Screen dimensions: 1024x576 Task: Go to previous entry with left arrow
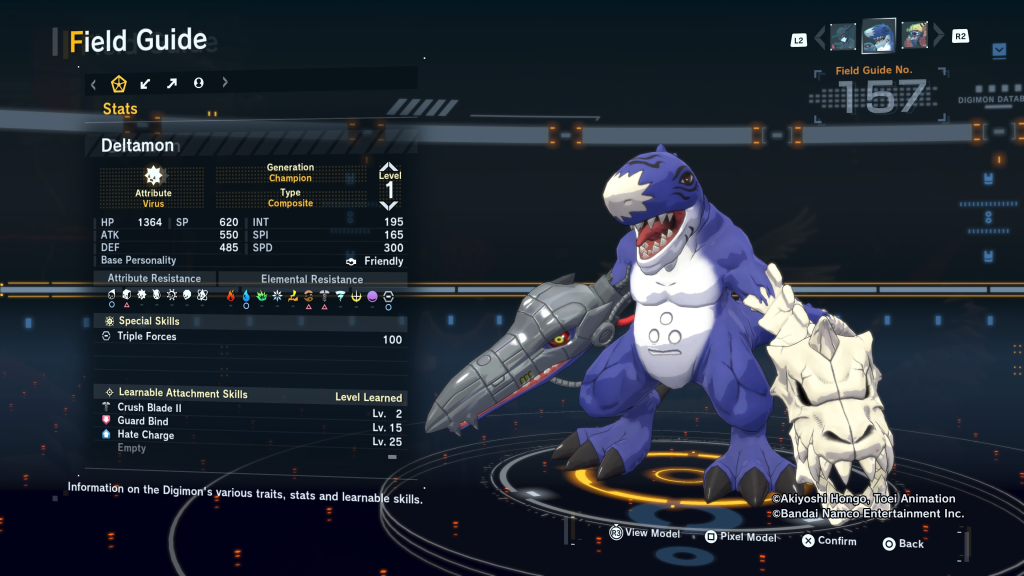pos(821,38)
